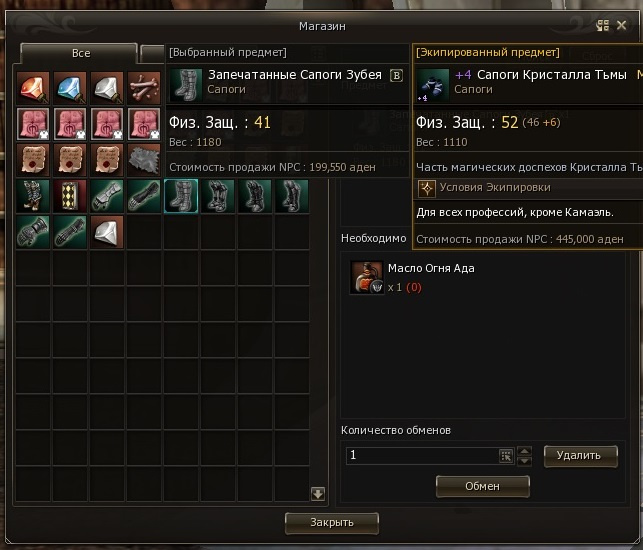Click the Удалить button

click(x=580, y=455)
